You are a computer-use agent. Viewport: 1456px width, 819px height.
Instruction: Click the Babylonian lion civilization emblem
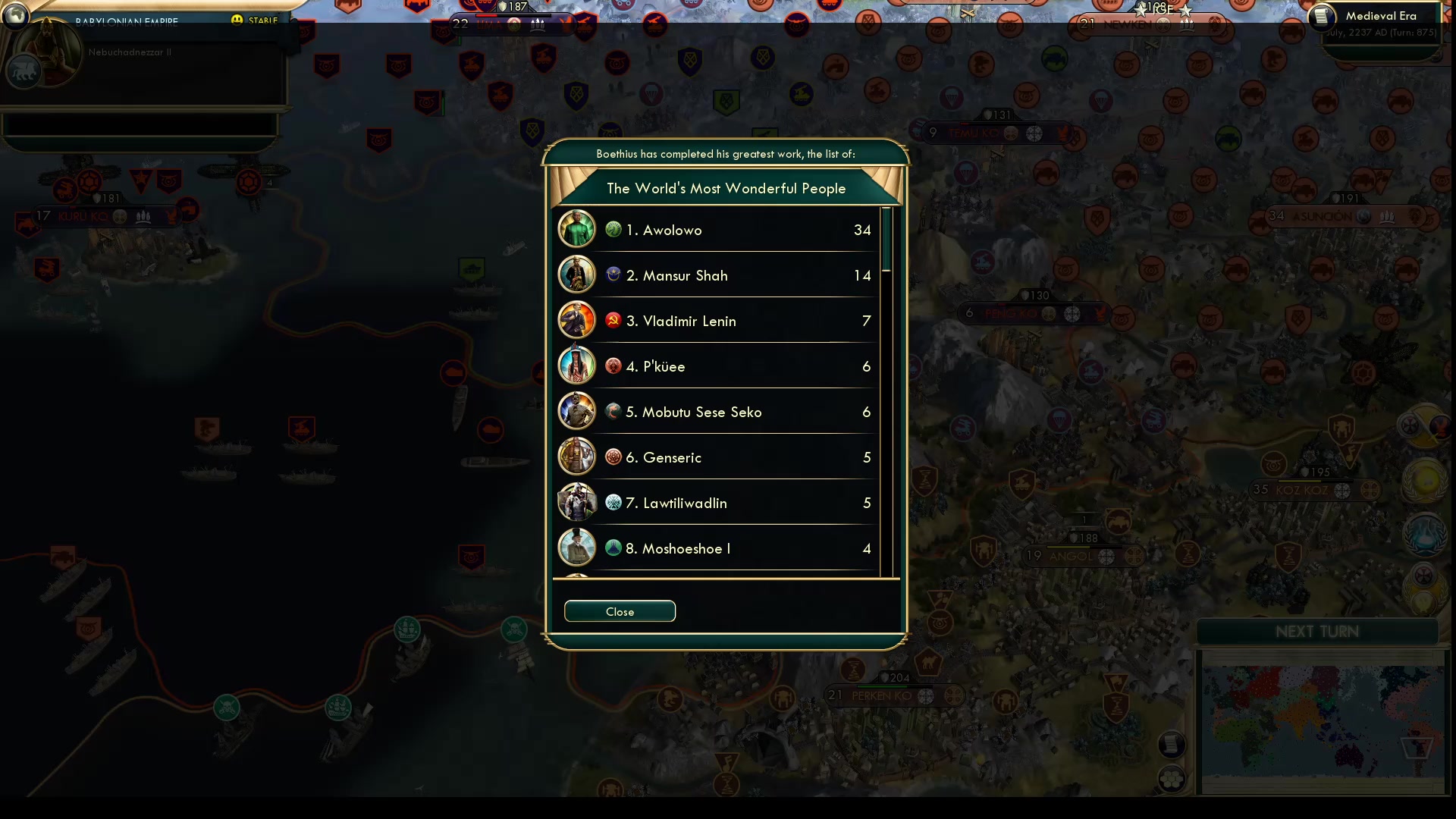[x=25, y=72]
